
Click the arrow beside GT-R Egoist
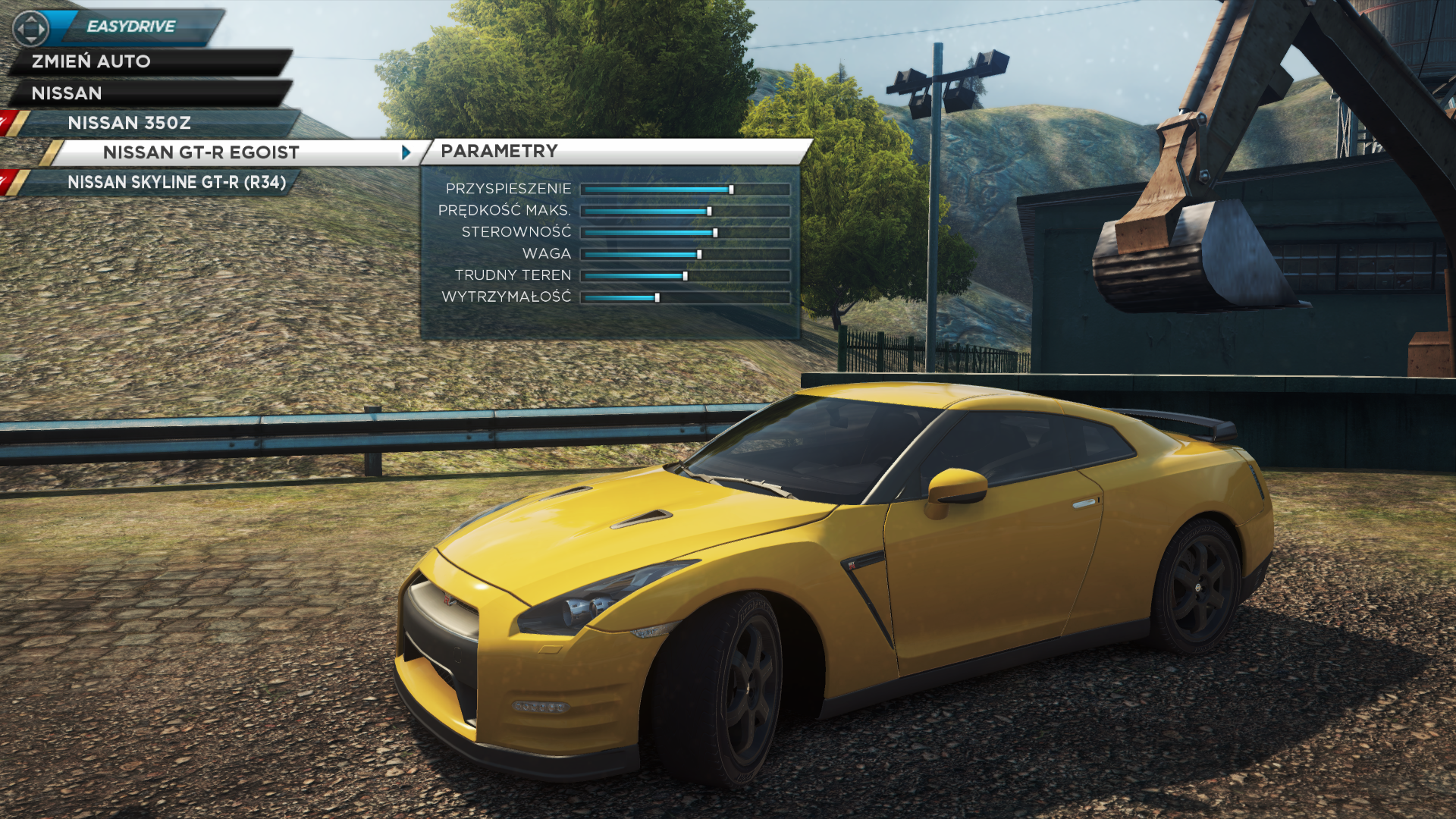[406, 152]
